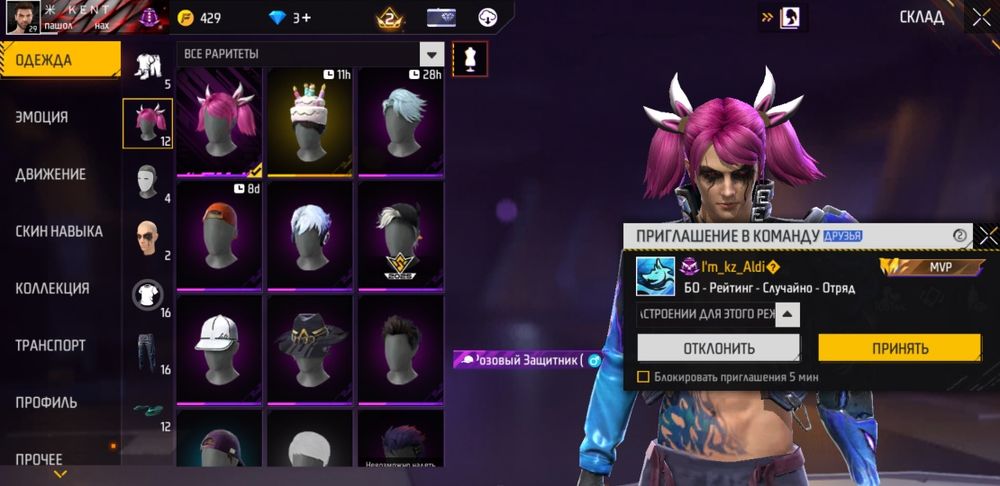
Task: Open the ПРОФИЛЬ tab
Action: [x=58, y=402]
